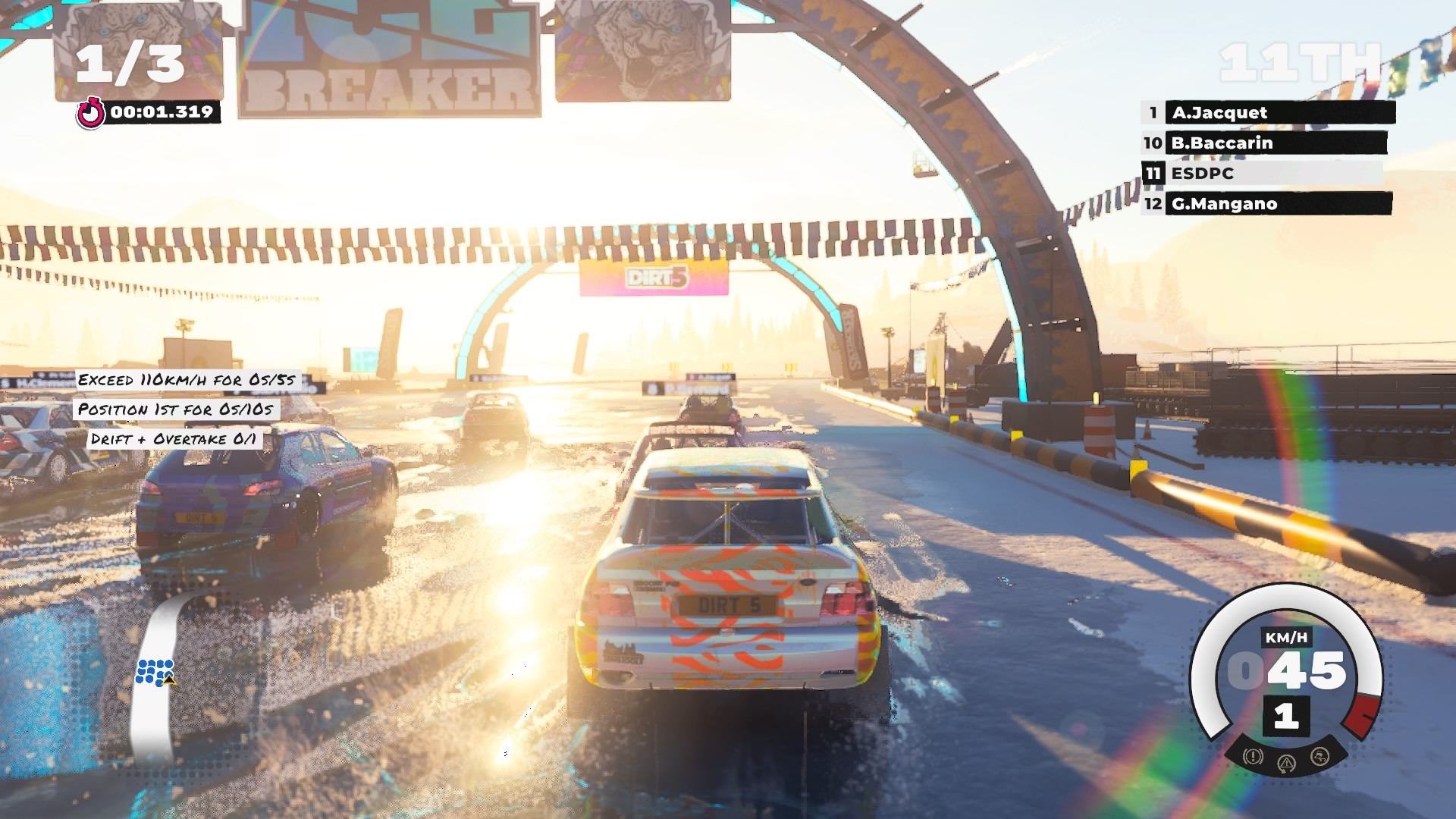Open the track minimap
The width and height of the screenshot is (1456, 819).
coord(157,674)
